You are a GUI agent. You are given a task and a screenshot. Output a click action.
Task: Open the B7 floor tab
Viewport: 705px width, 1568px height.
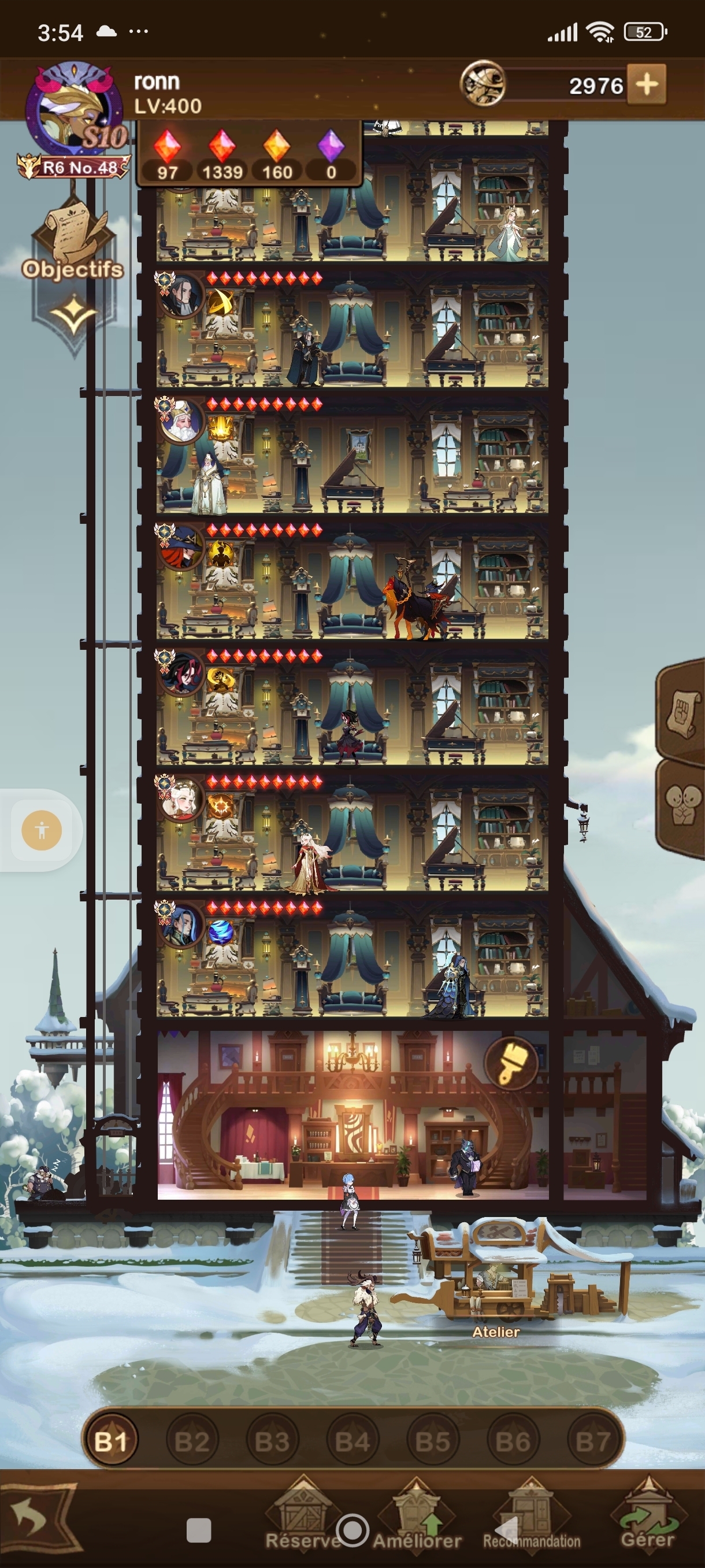tap(592, 1441)
